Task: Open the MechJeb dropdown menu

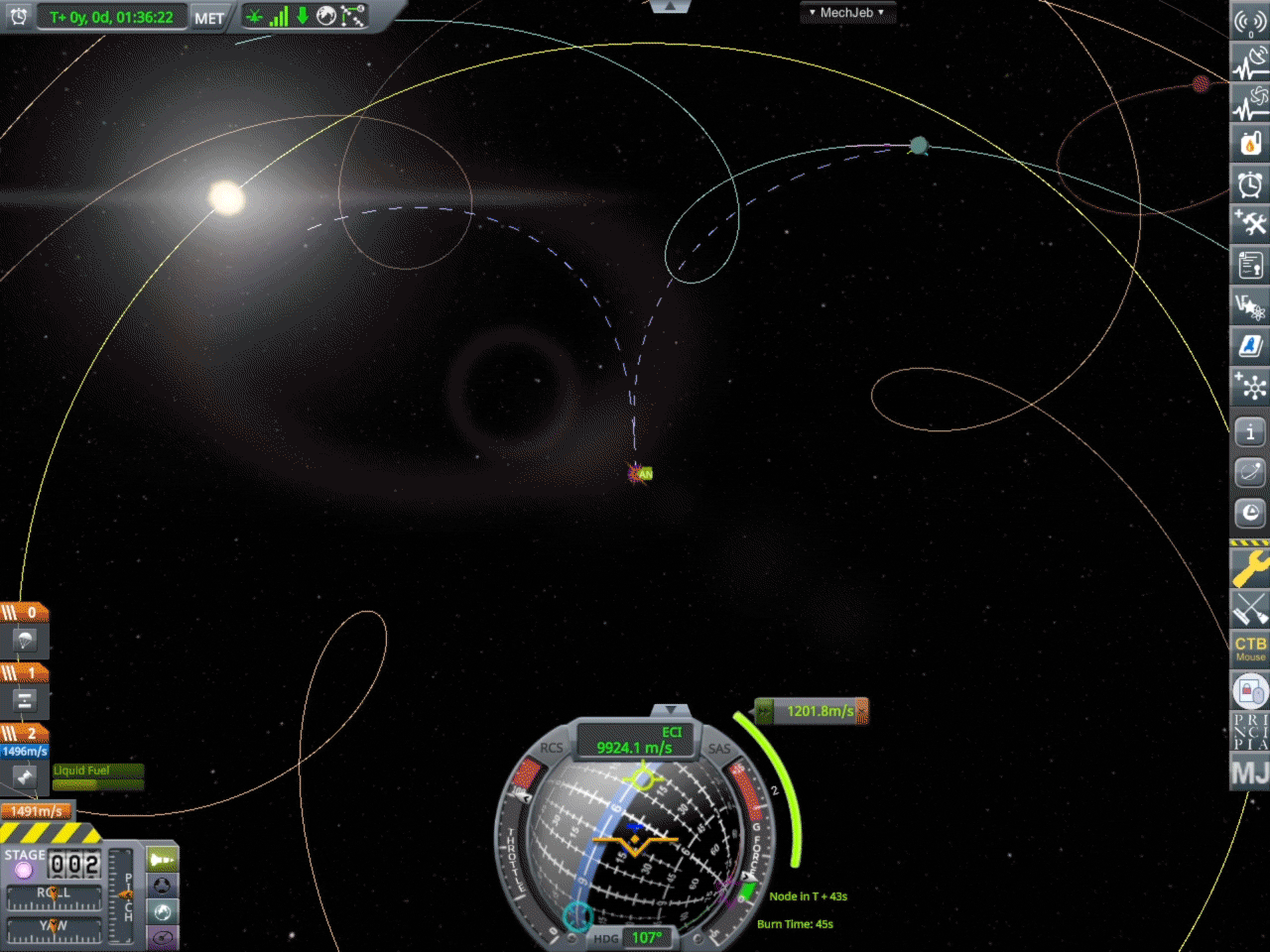Action: (x=846, y=13)
